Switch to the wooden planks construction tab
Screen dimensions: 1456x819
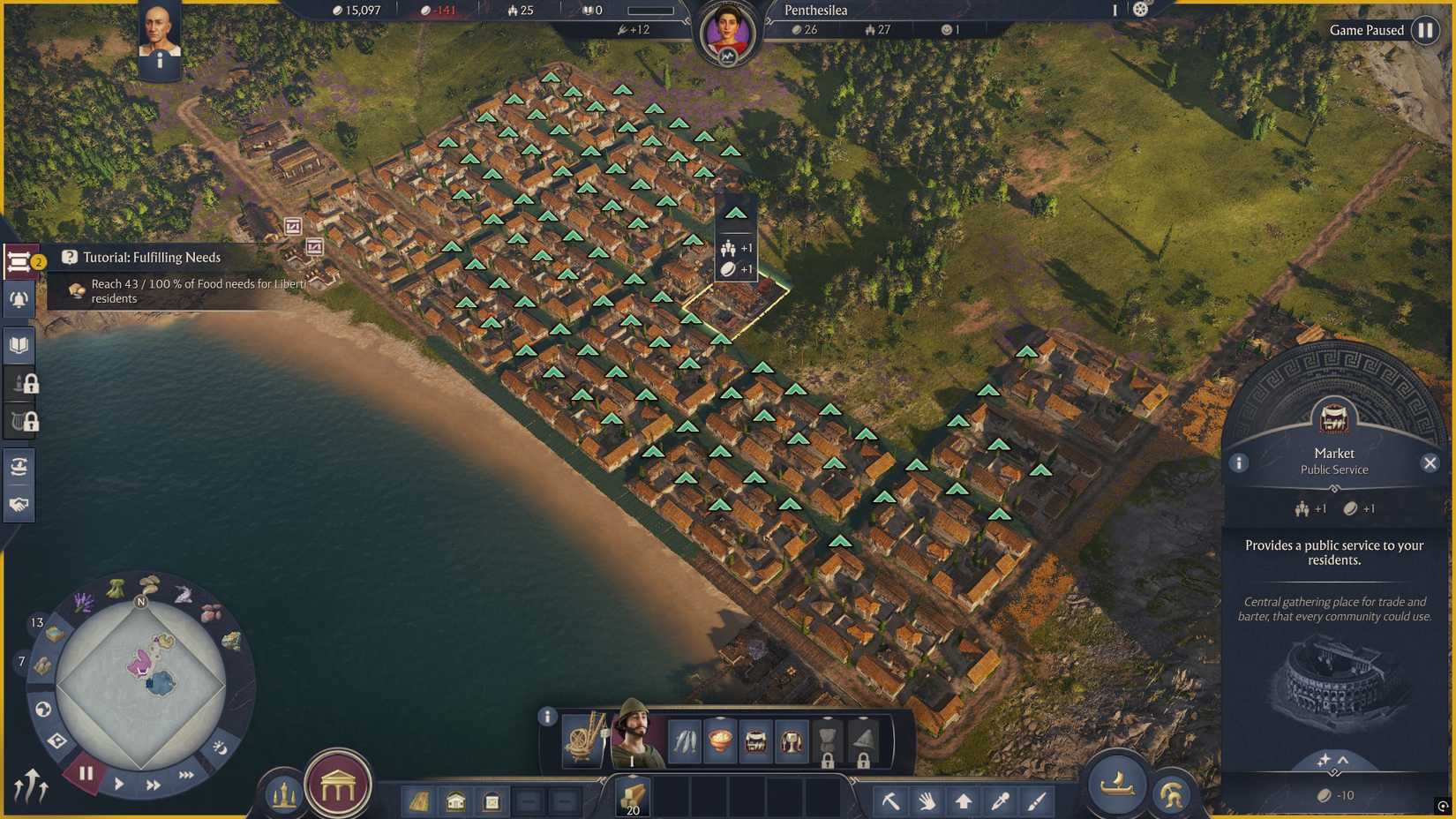(x=631, y=796)
